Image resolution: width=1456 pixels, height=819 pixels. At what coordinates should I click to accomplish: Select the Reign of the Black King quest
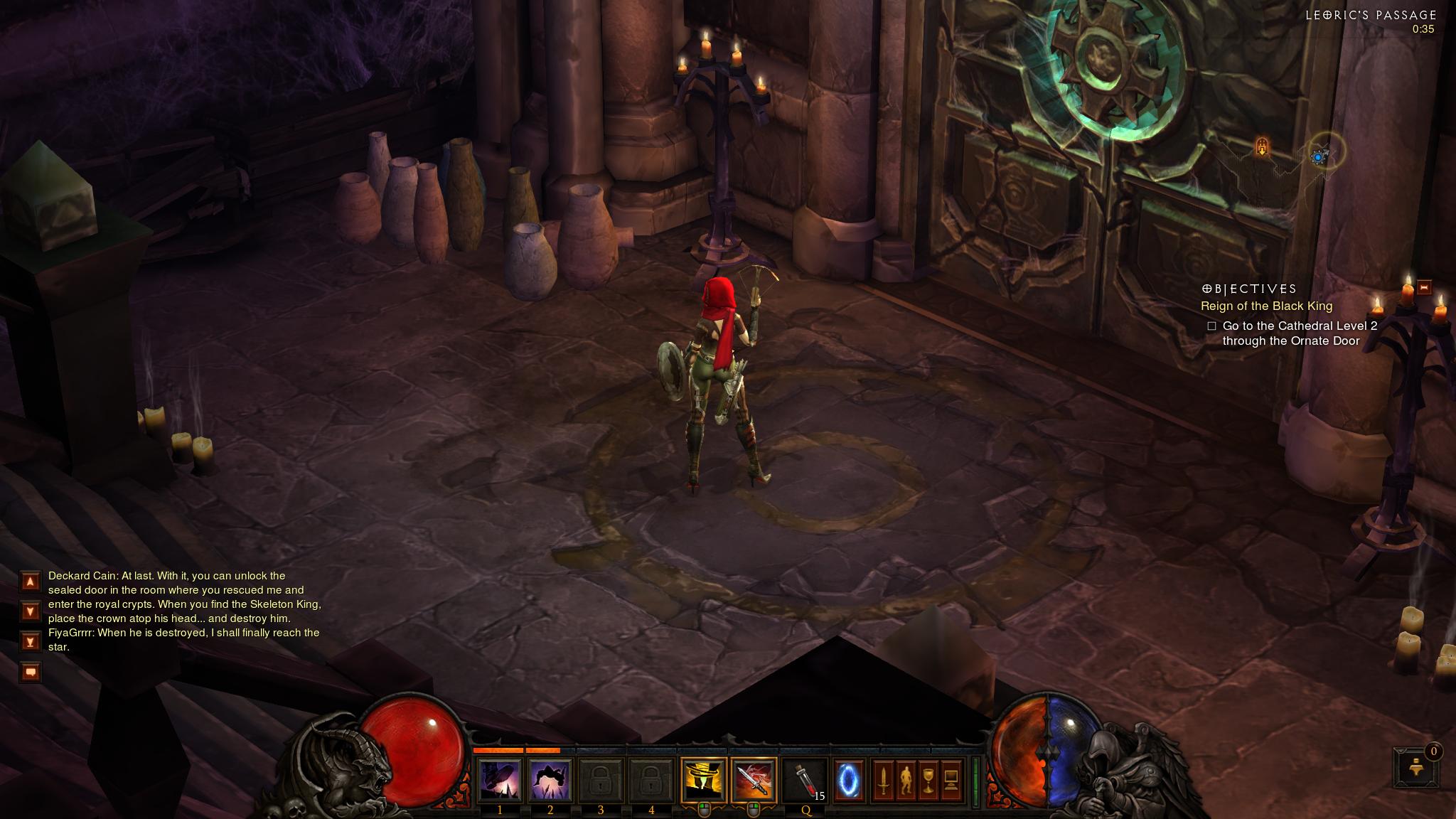pyautogui.click(x=1266, y=306)
